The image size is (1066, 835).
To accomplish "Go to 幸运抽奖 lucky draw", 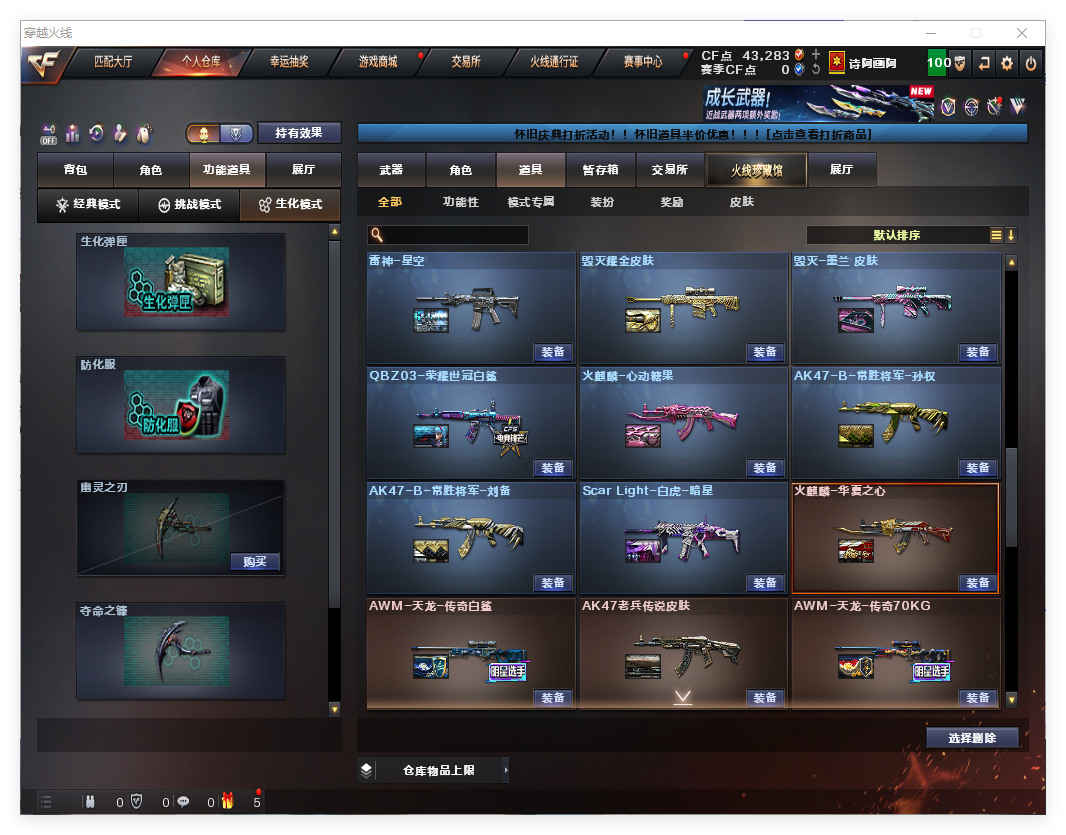I will click(289, 62).
